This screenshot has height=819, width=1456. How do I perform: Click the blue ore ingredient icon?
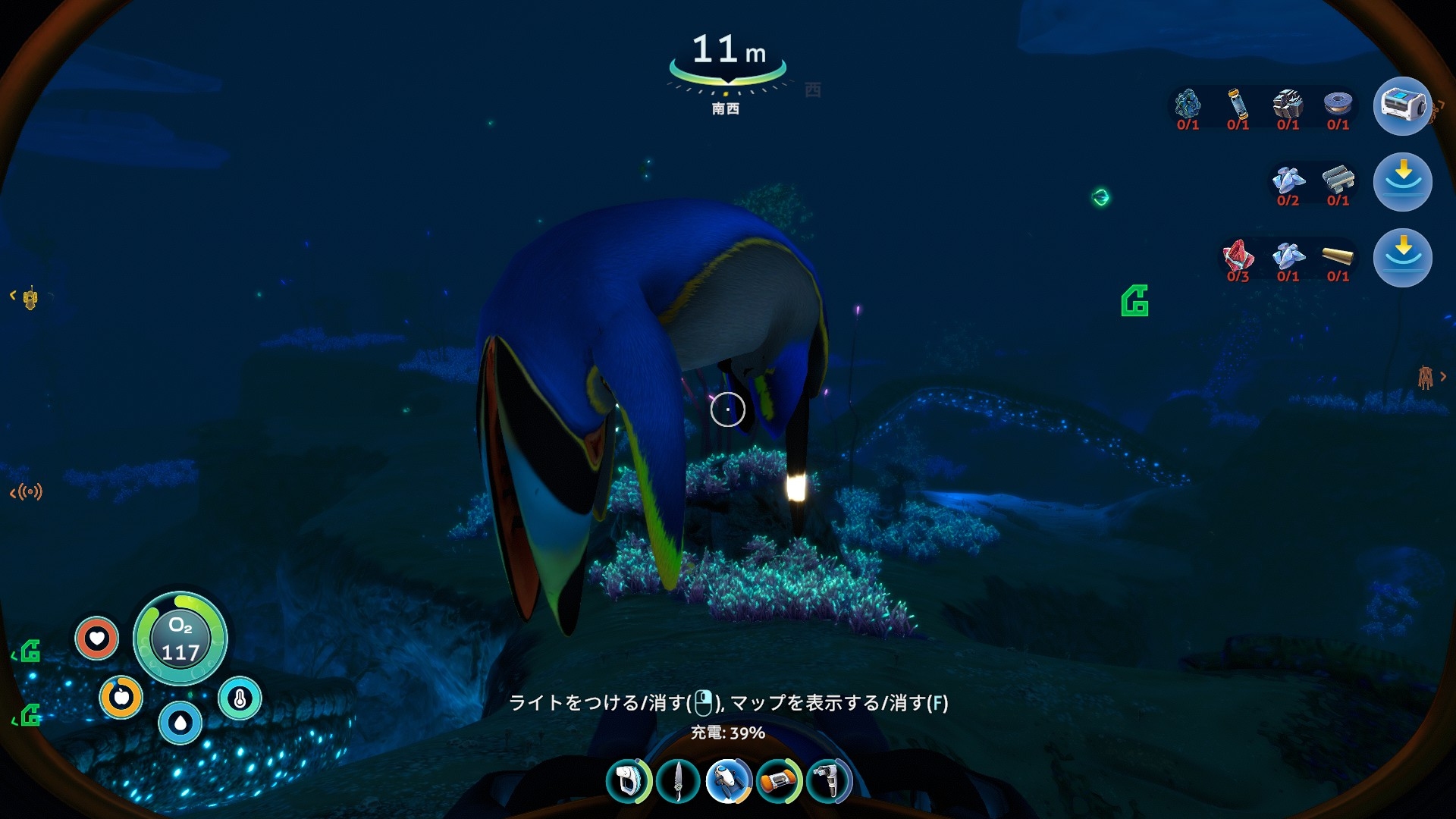1188,105
